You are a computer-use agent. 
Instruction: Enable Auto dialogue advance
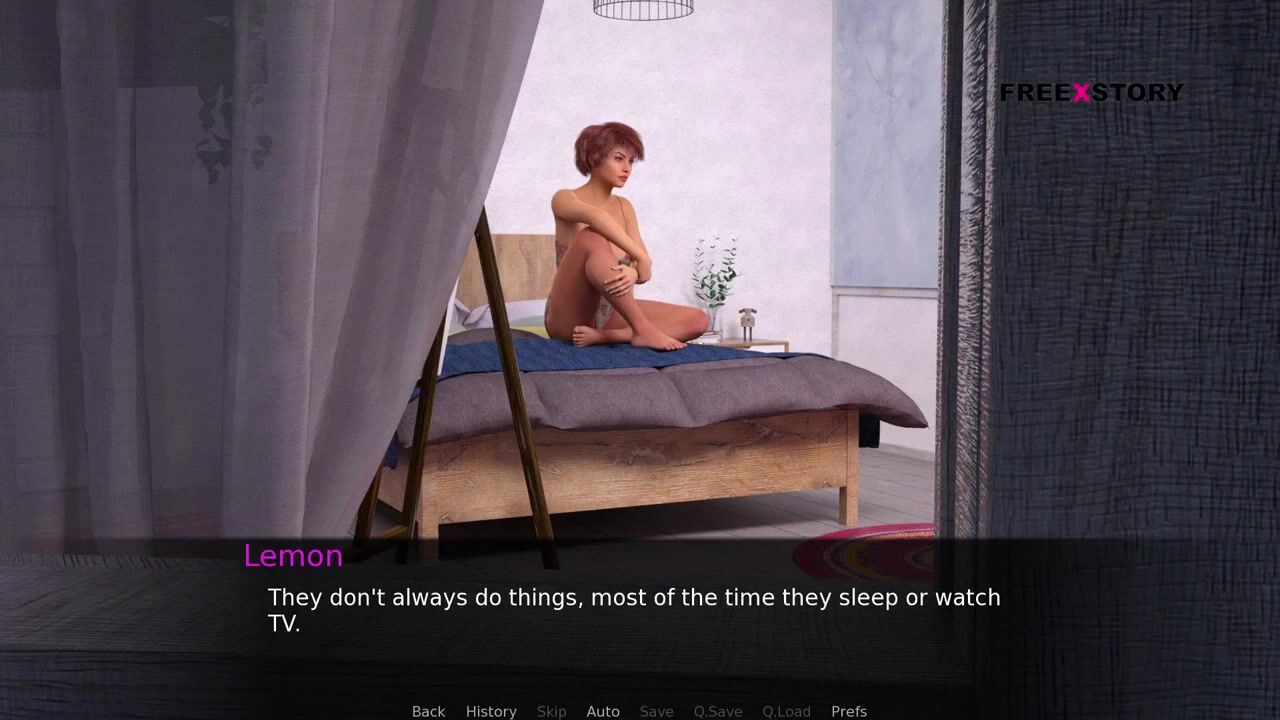point(603,711)
